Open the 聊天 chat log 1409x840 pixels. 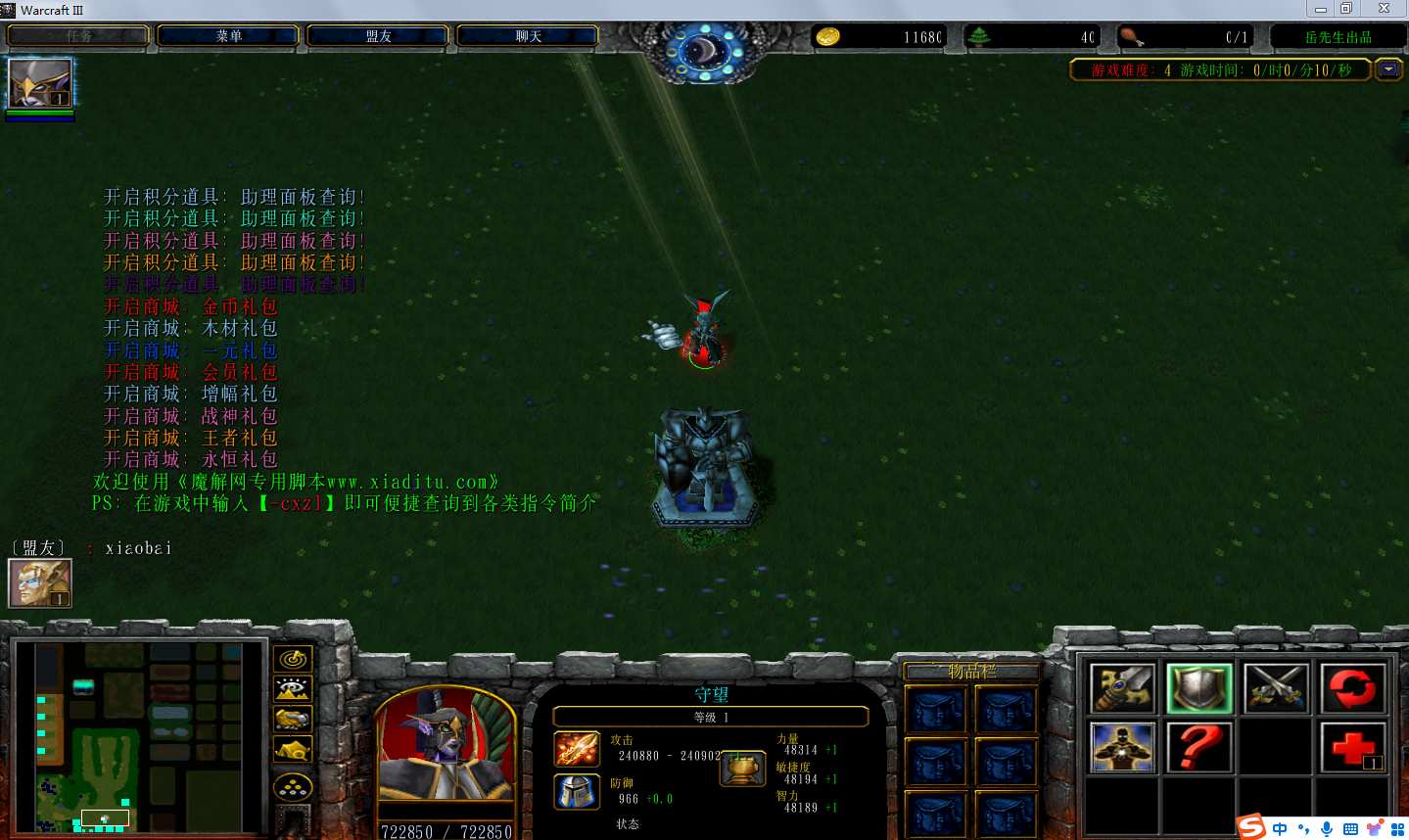[x=528, y=36]
